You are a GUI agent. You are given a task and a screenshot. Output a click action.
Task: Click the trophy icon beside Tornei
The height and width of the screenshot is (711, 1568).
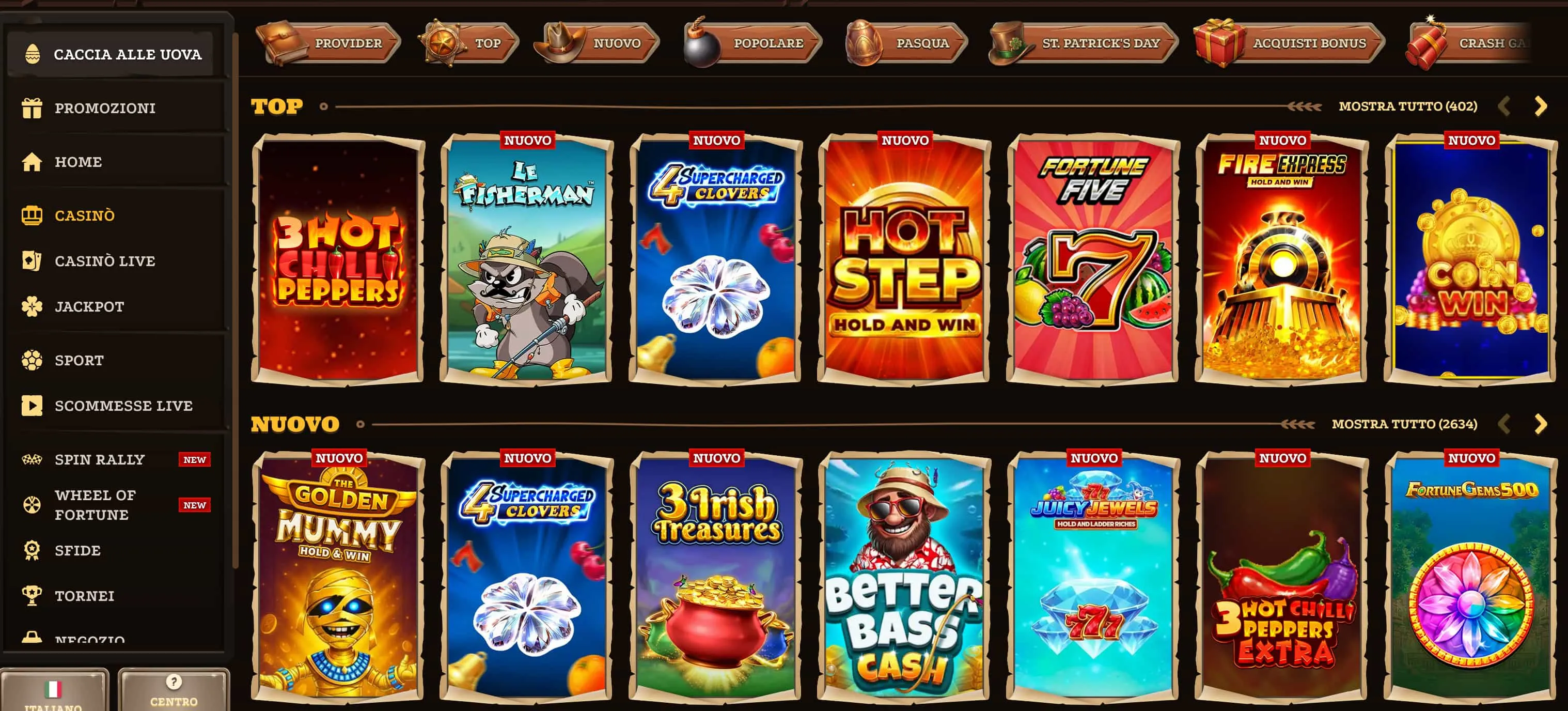click(x=32, y=595)
